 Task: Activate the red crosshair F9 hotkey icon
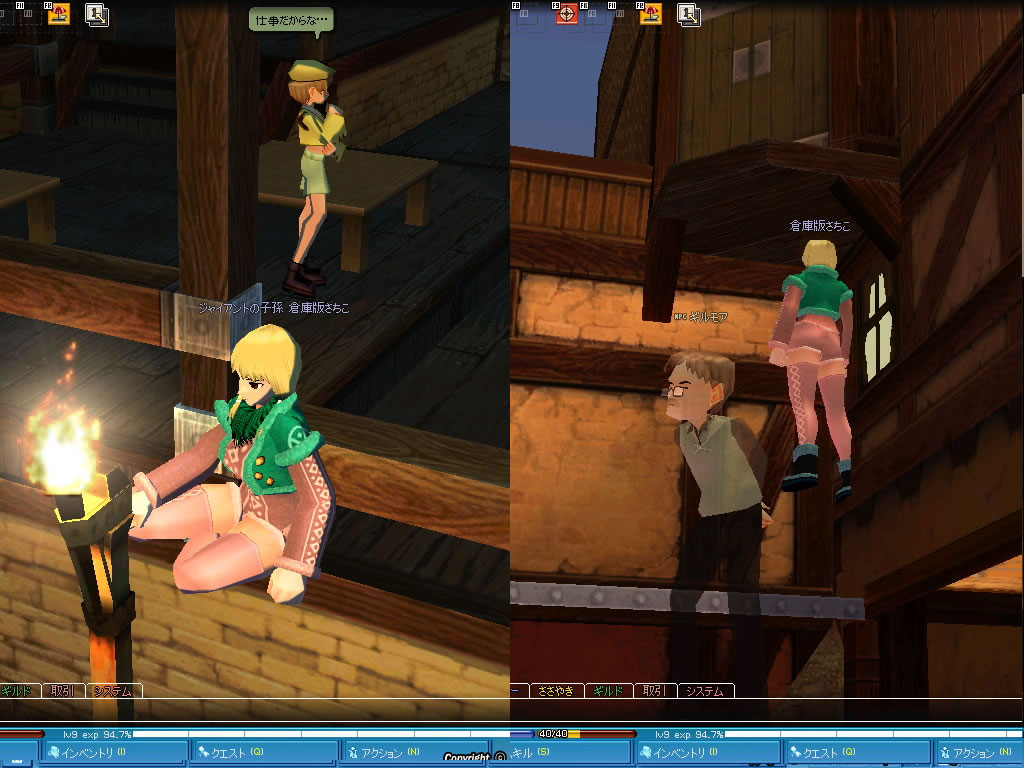click(567, 14)
